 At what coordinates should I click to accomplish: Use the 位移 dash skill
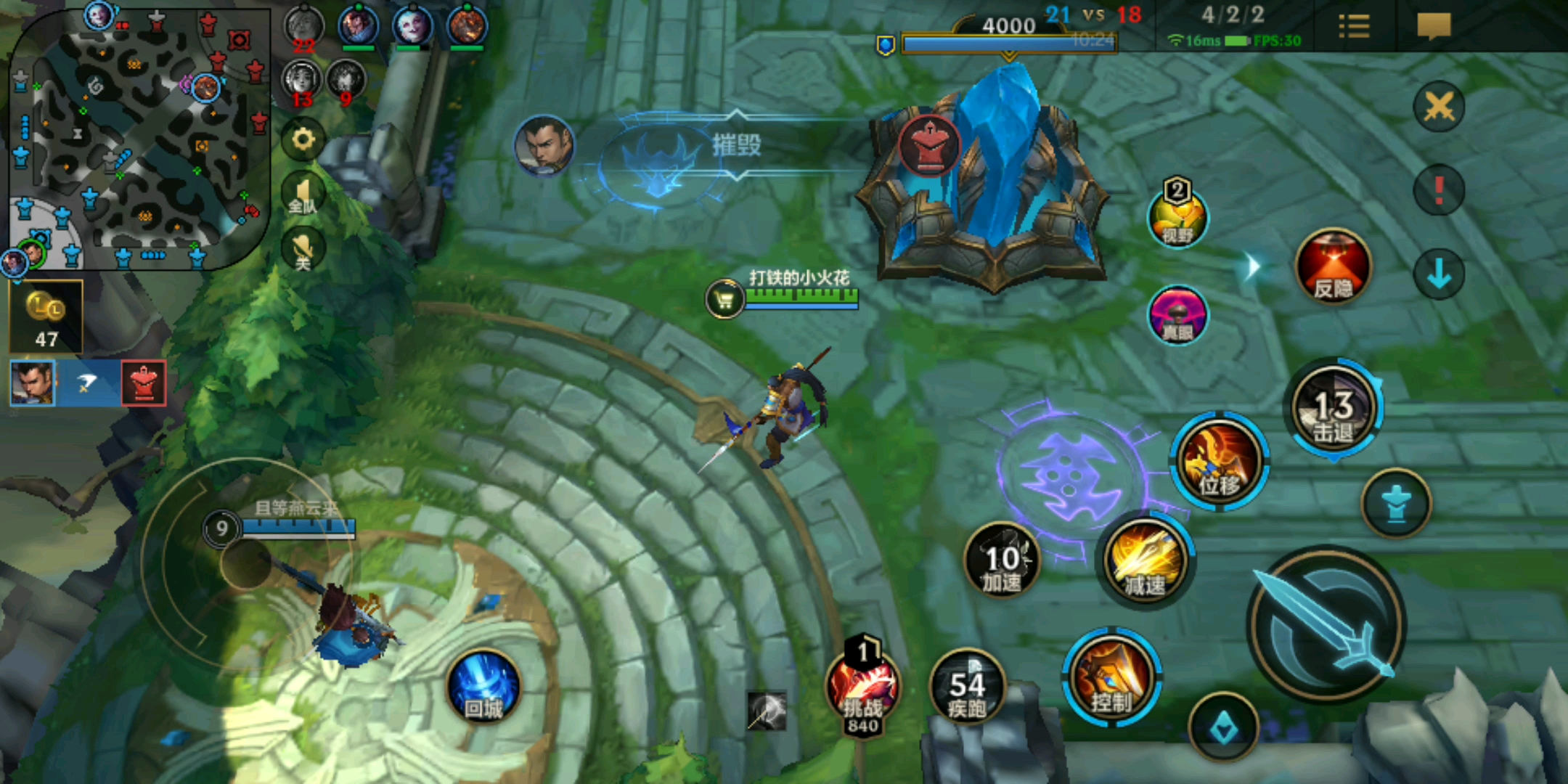[x=1220, y=461]
